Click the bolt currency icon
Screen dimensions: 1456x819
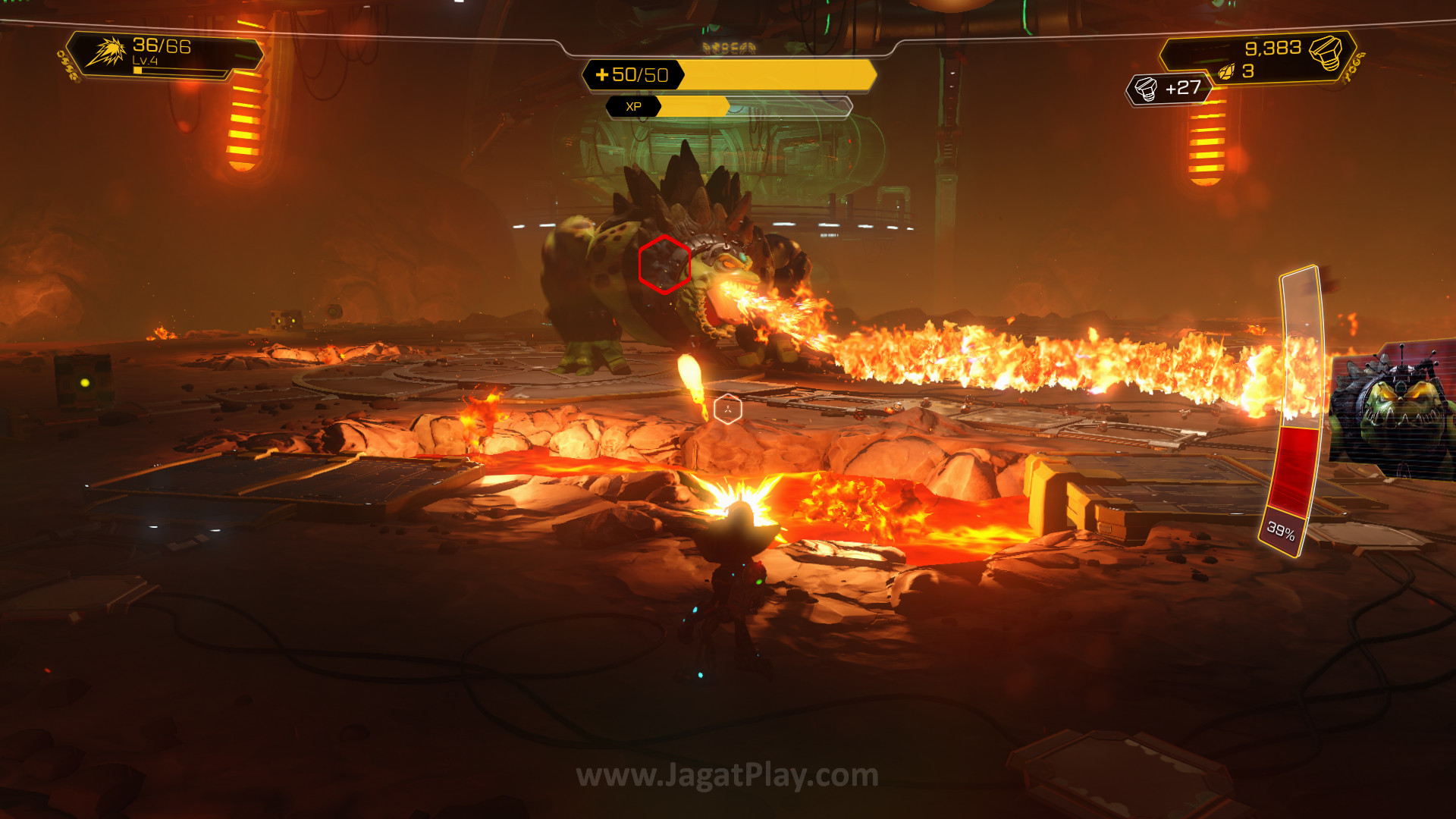1325,52
